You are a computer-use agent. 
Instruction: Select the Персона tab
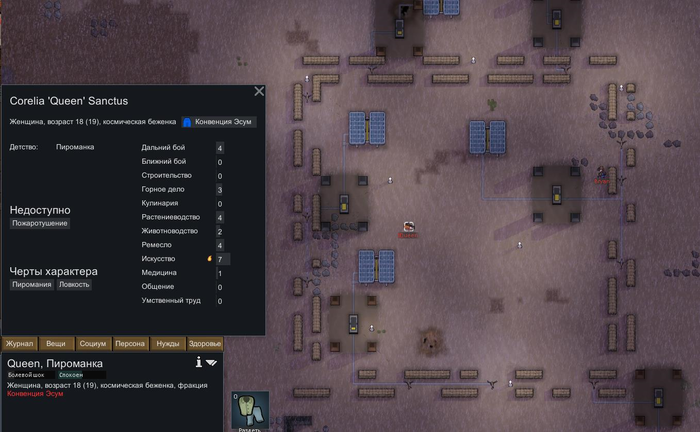pyautogui.click(x=130, y=344)
